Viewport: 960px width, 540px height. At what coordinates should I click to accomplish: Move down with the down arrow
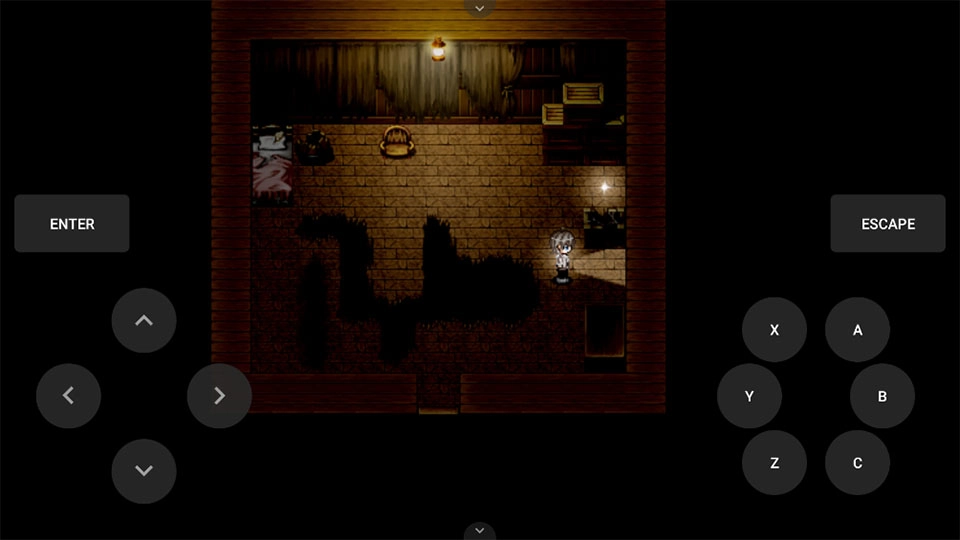tap(144, 471)
